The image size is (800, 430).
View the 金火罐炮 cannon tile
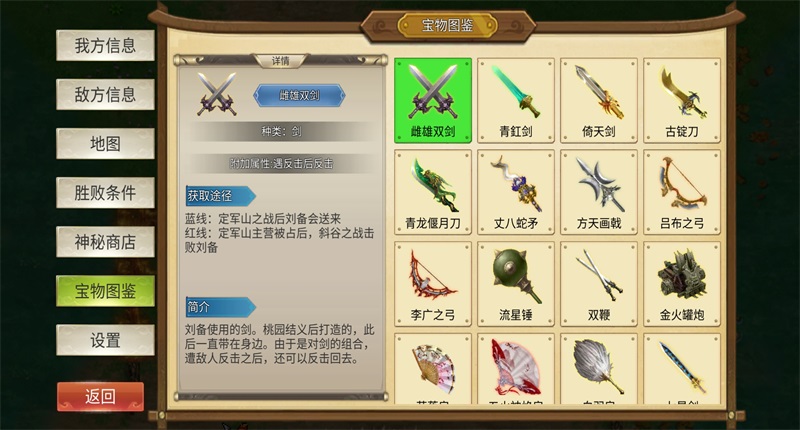[x=682, y=284]
